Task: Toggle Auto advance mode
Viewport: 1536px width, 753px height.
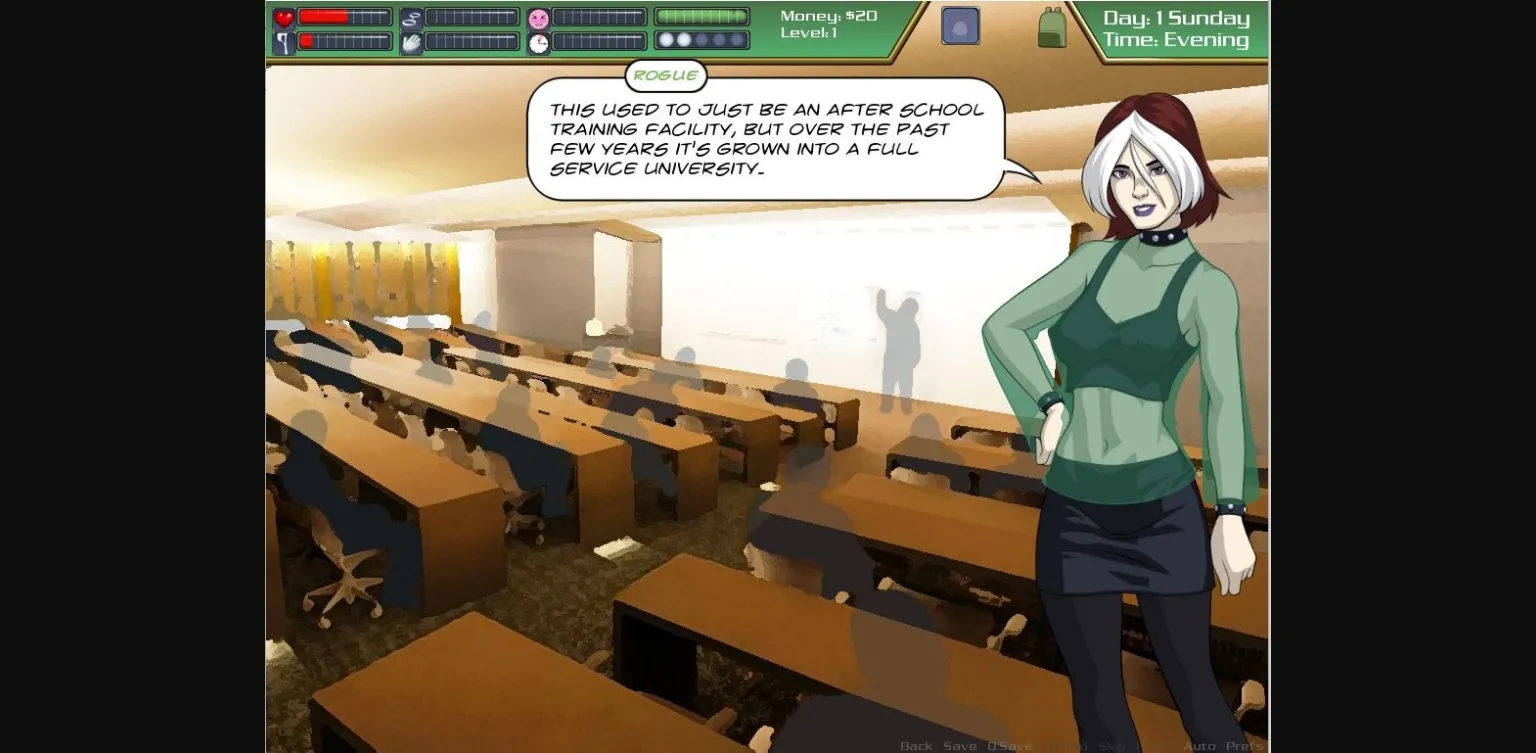Action: click(x=1200, y=745)
